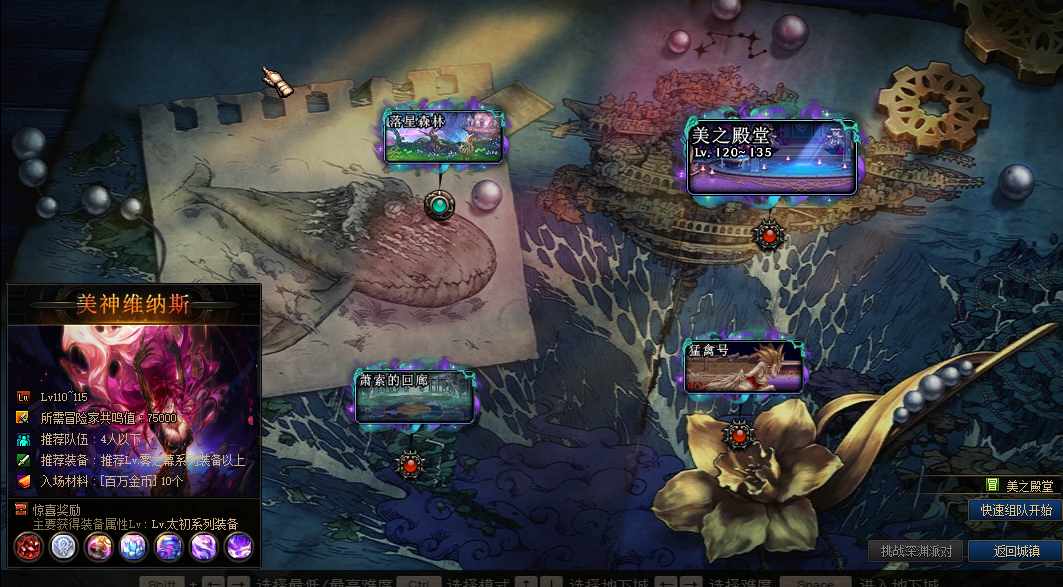Return to town via 返回城镇
The height and width of the screenshot is (587, 1063).
(1016, 551)
